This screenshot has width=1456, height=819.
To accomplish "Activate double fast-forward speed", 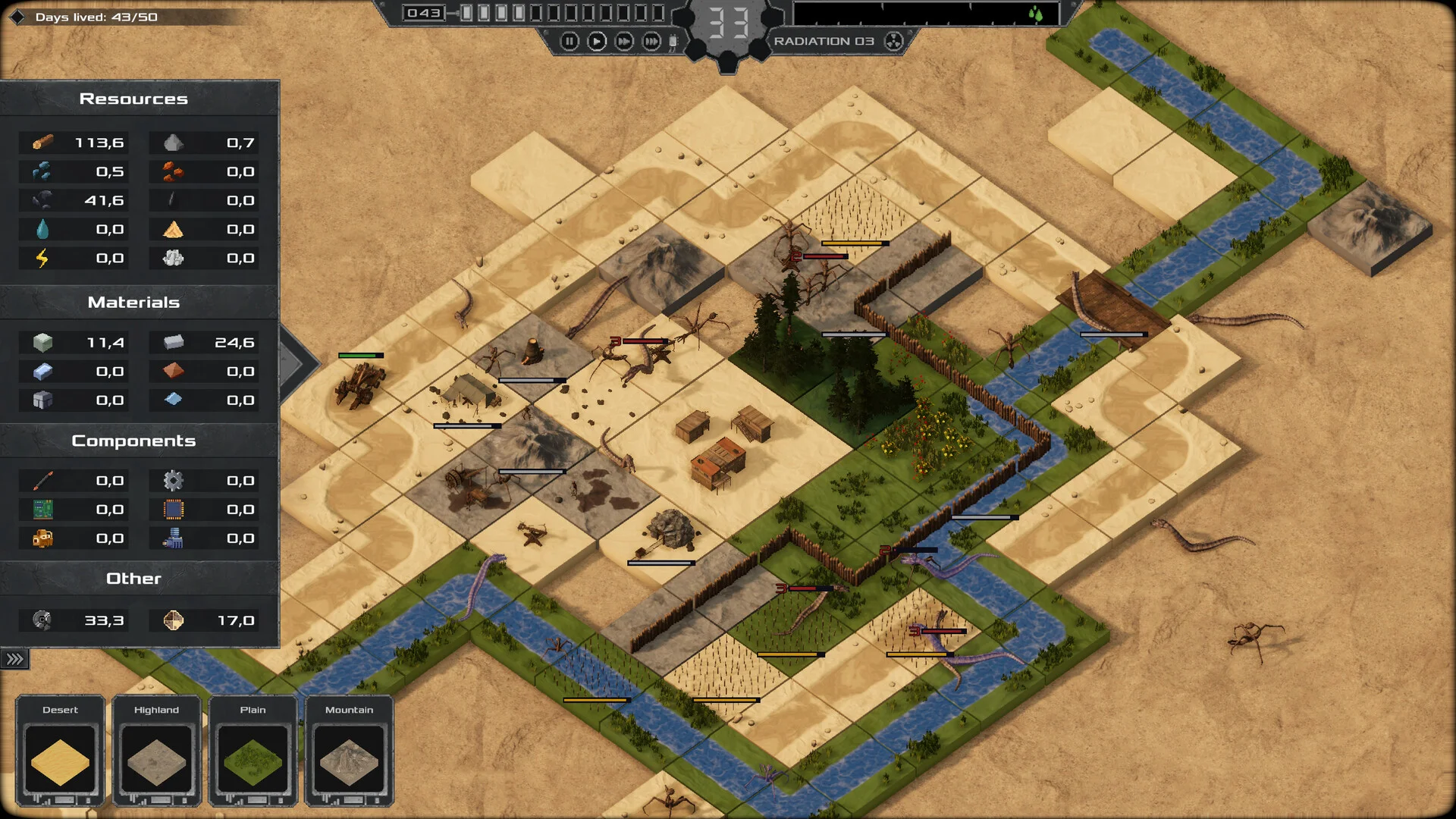I will [624, 42].
